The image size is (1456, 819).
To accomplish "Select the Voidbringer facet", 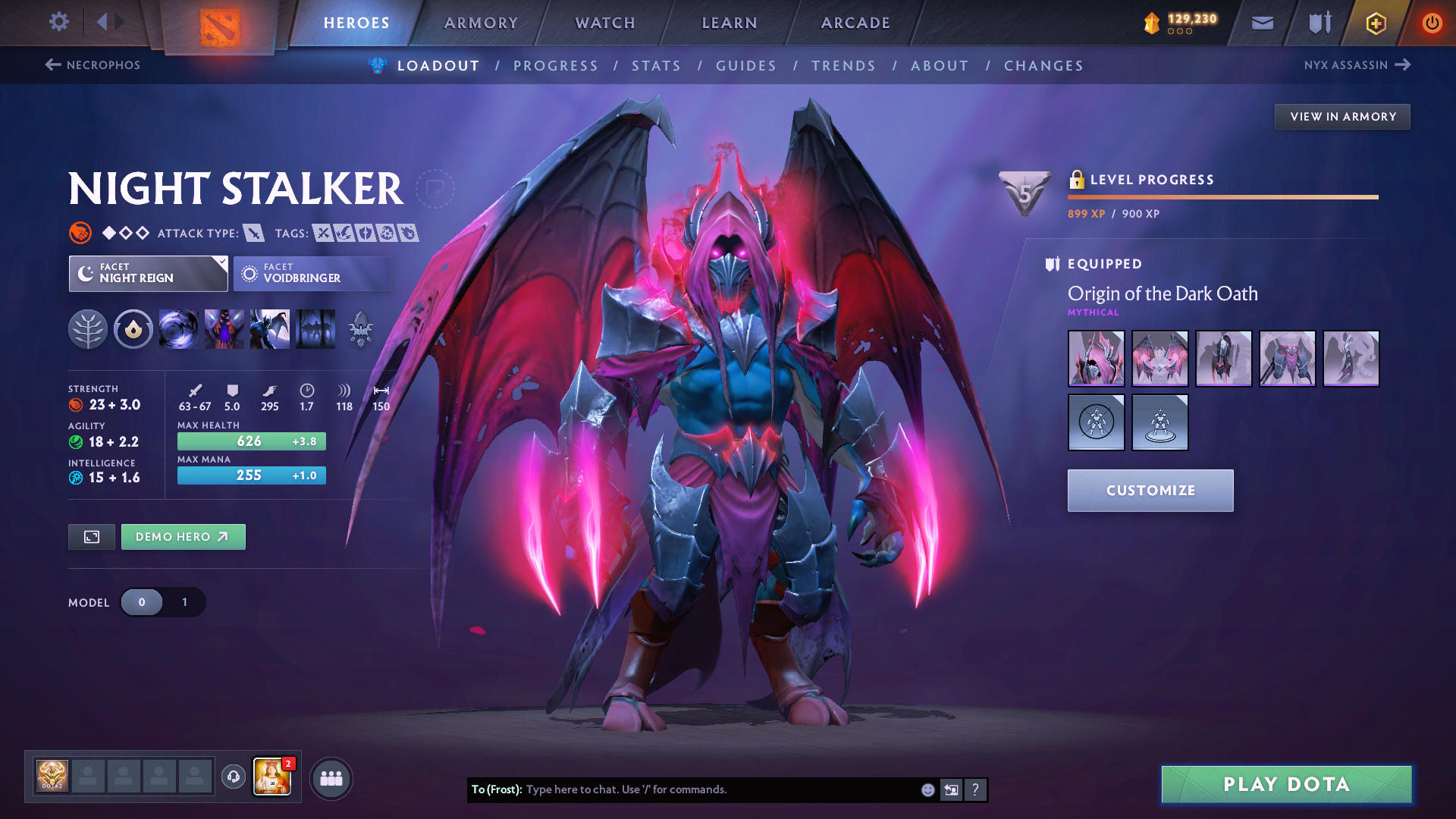I will (312, 274).
